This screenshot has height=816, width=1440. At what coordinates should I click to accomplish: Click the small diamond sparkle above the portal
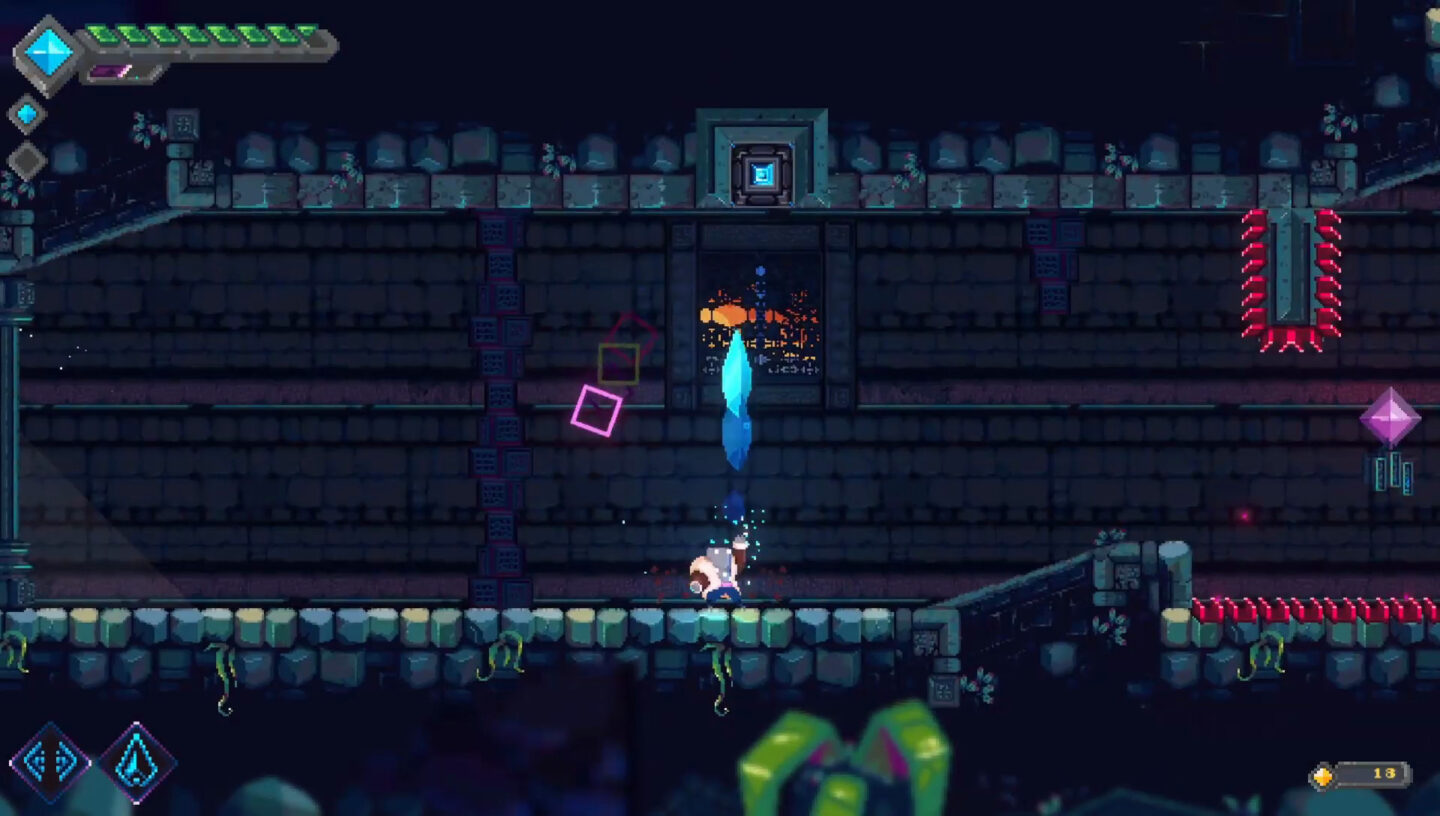coord(760,270)
